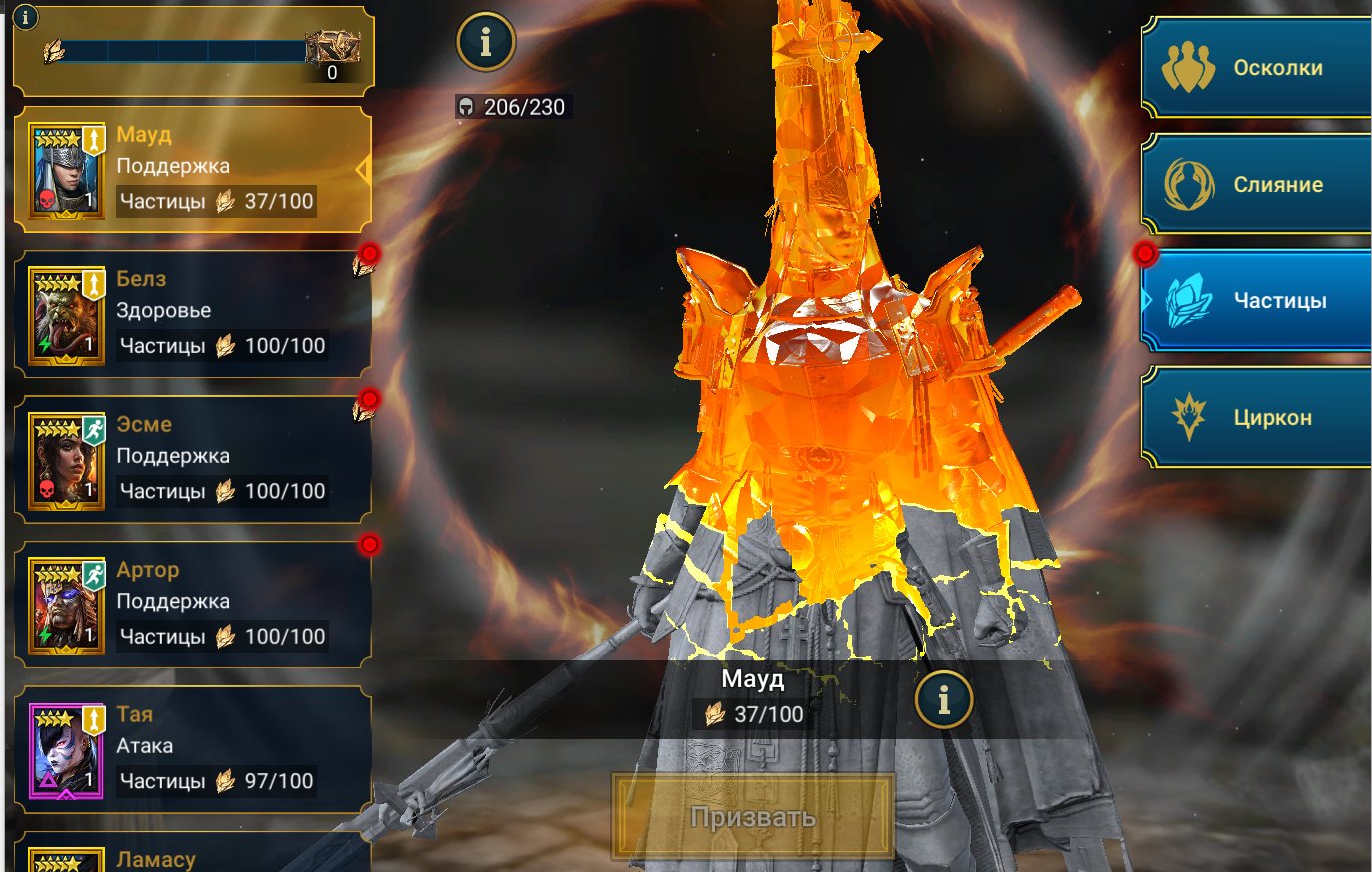Click the Призвать summon button
This screenshot has height=872, width=1372.
click(x=753, y=817)
